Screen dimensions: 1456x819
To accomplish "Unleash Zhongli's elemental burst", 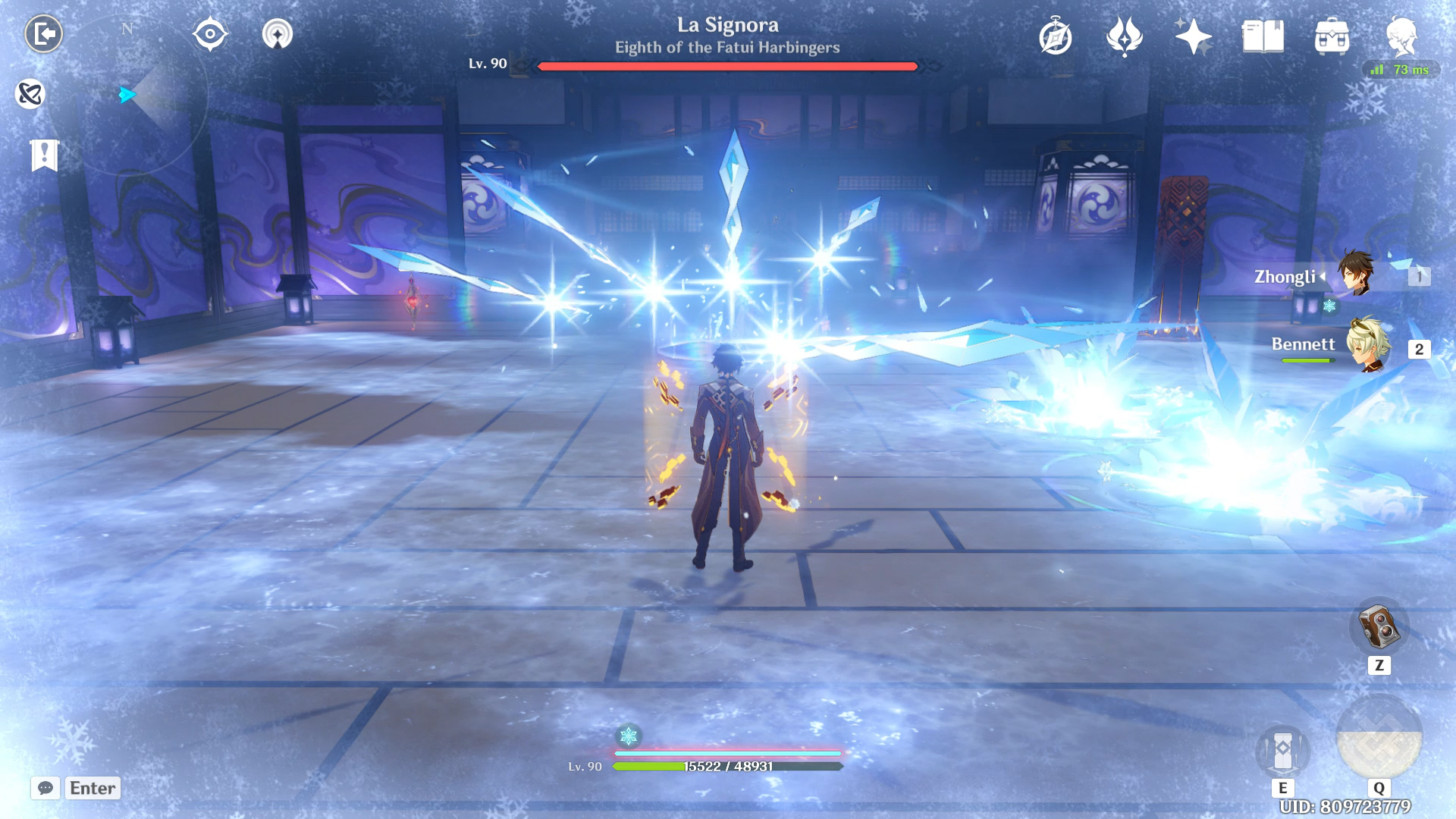I will (x=1379, y=737).
